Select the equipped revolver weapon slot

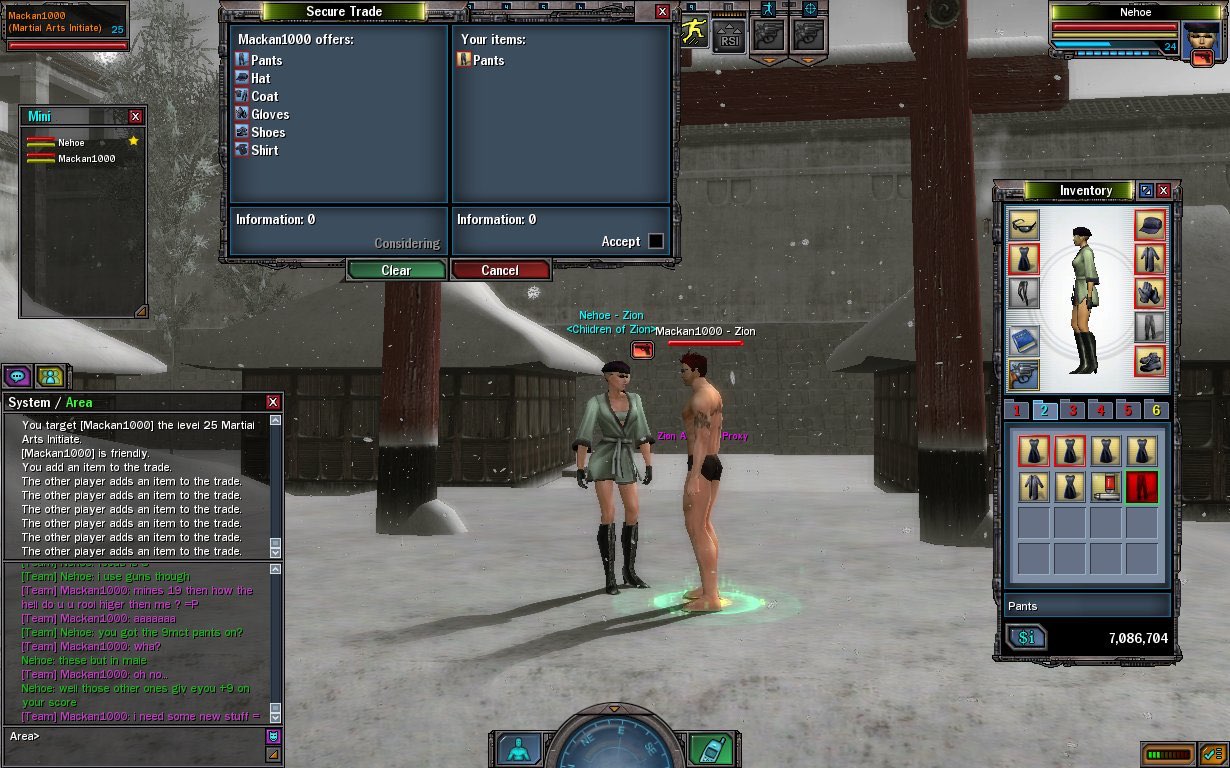click(1024, 375)
